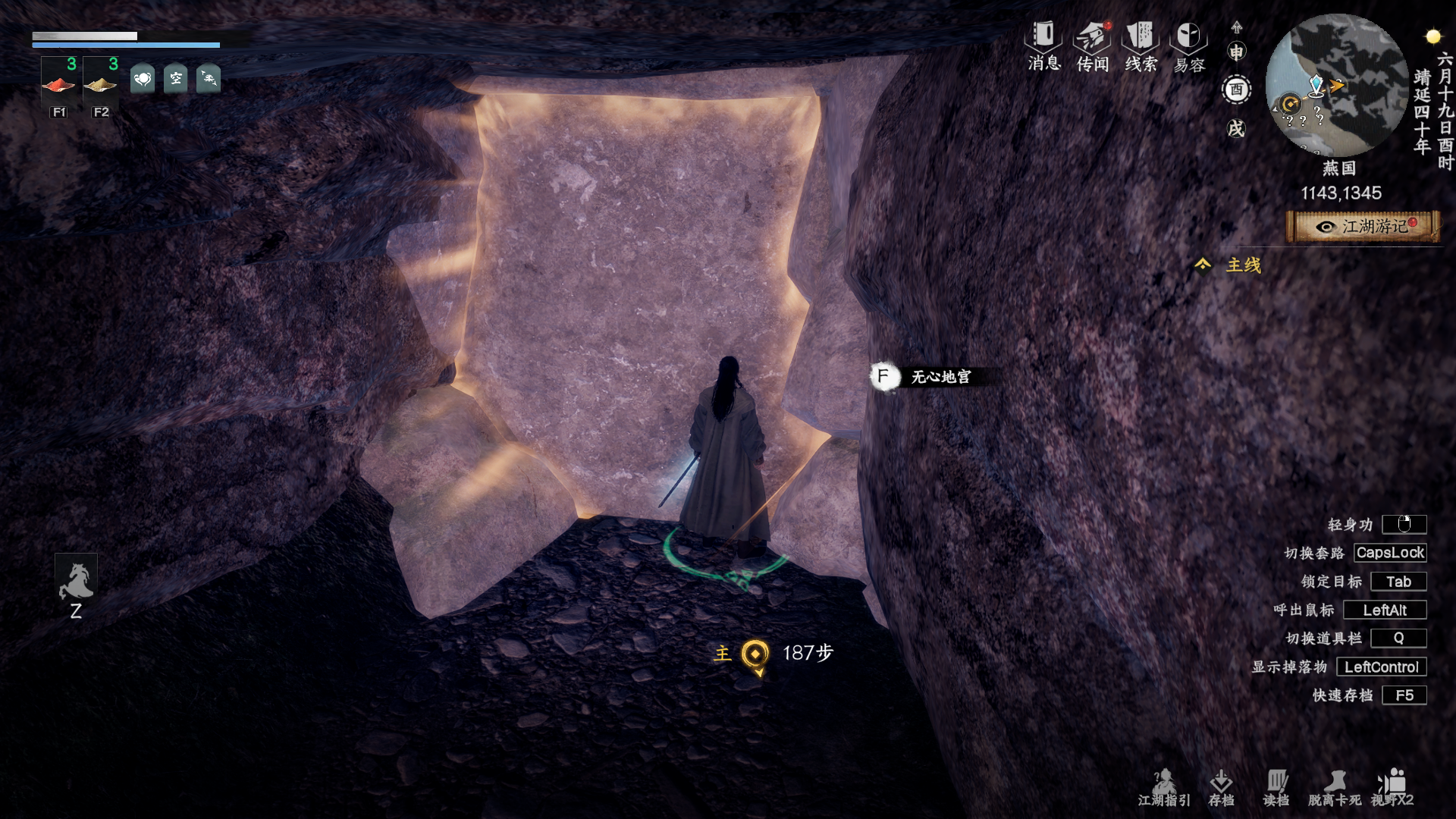Toggle the 视野X2 camera view
The height and width of the screenshot is (819, 1456).
(1392, 787)
